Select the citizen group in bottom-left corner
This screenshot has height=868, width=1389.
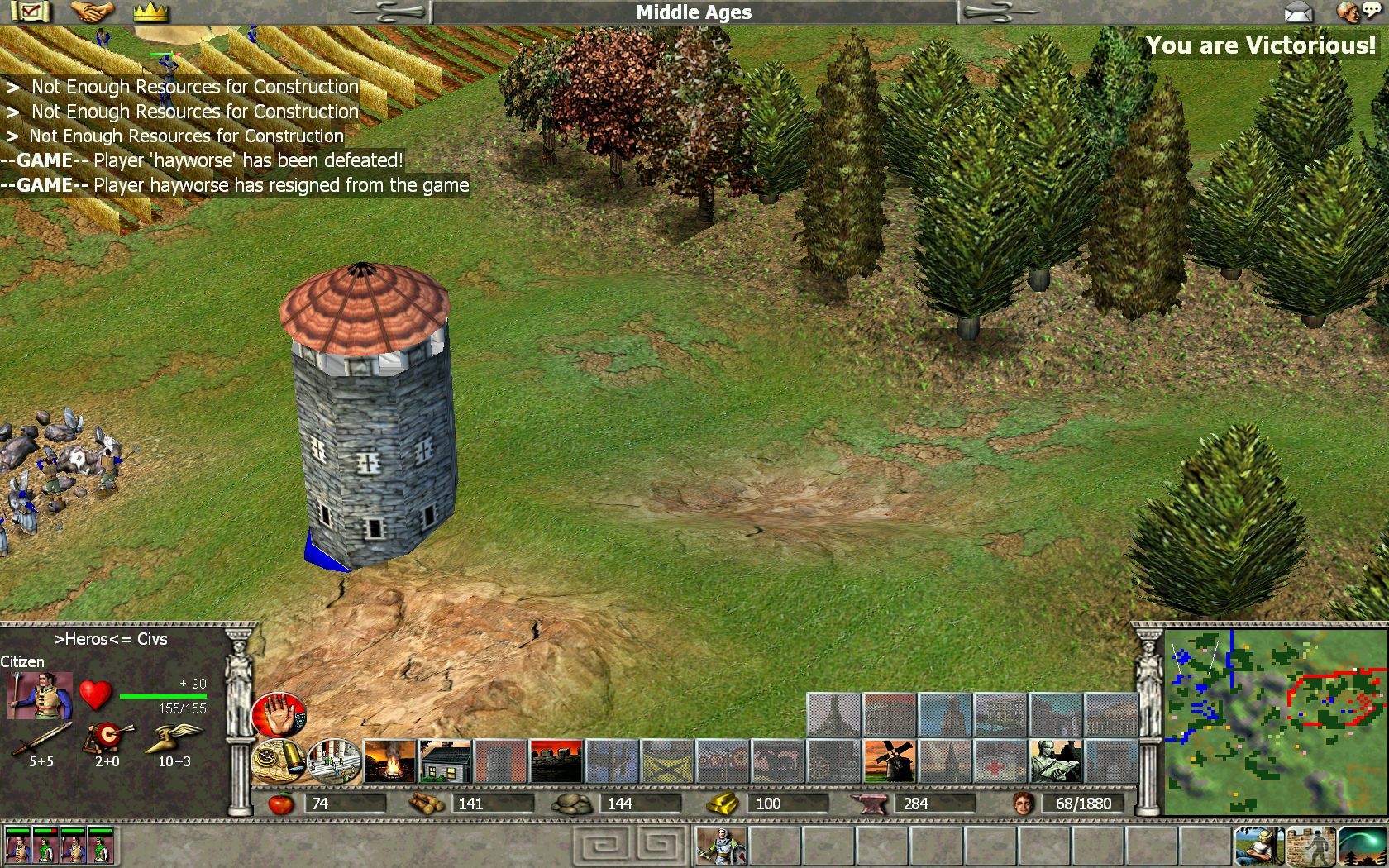pyautogui.click(x=58, y=847)
